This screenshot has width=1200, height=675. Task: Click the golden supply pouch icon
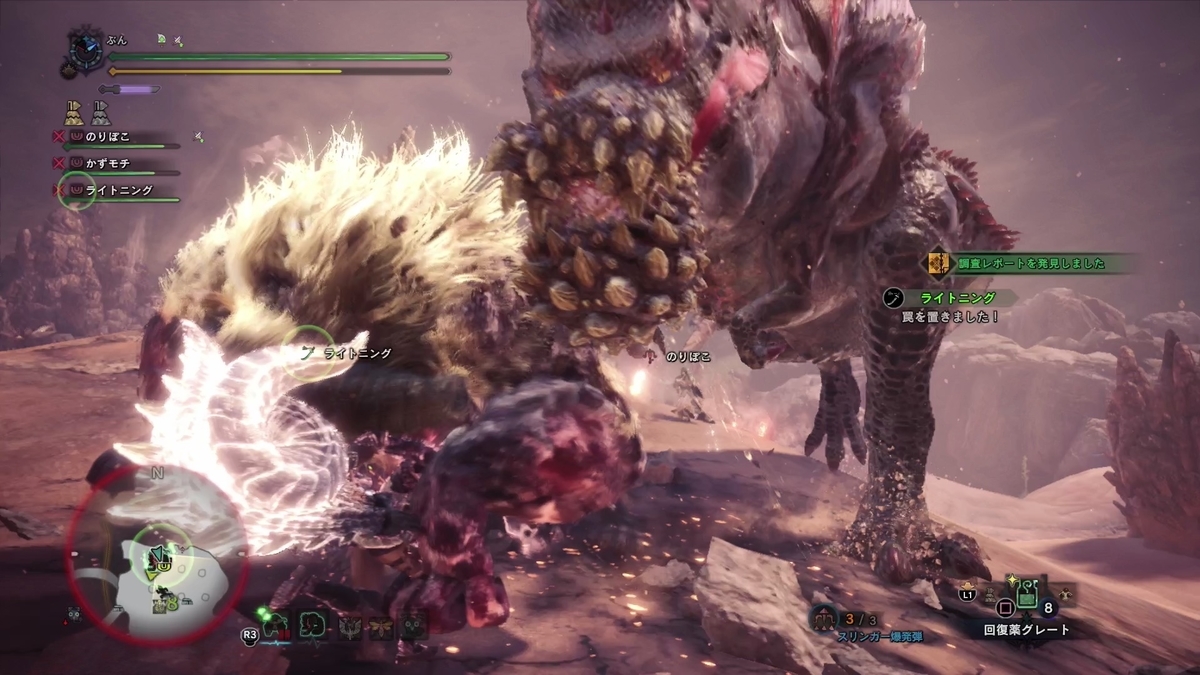pyautogui.click(x=74, y=112)
